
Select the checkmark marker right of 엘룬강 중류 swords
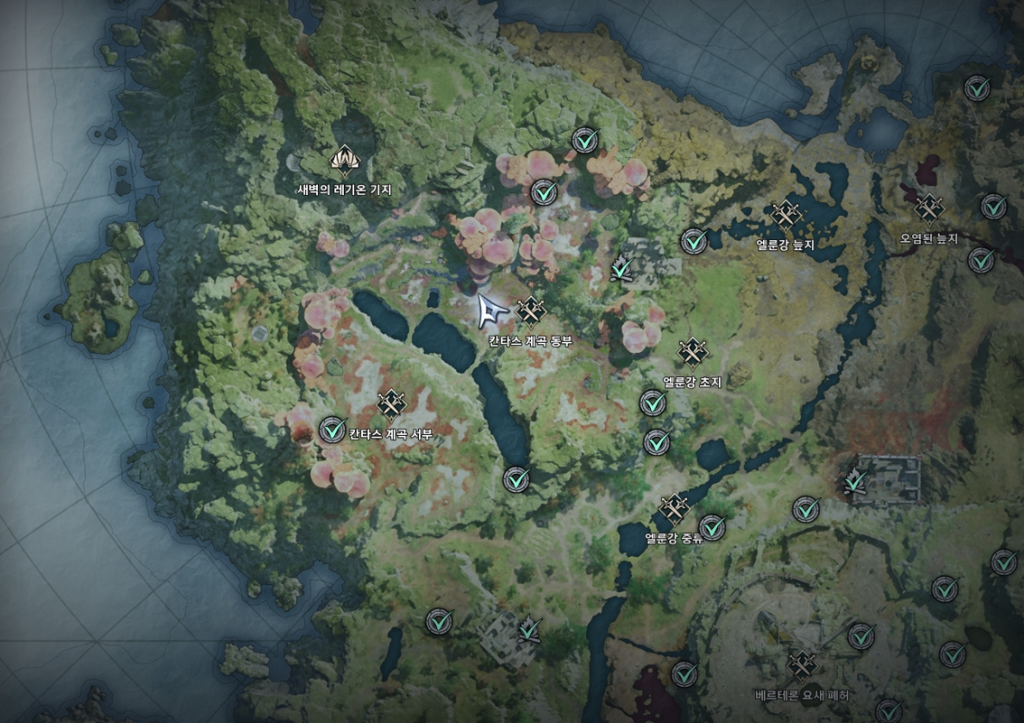[x=712, y=527]
